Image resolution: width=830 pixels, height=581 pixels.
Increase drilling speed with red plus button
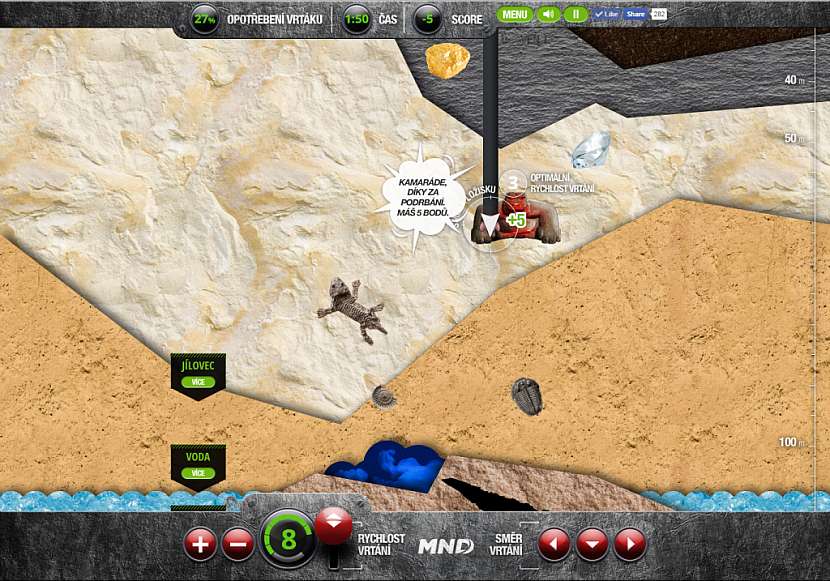coord(200,544)
